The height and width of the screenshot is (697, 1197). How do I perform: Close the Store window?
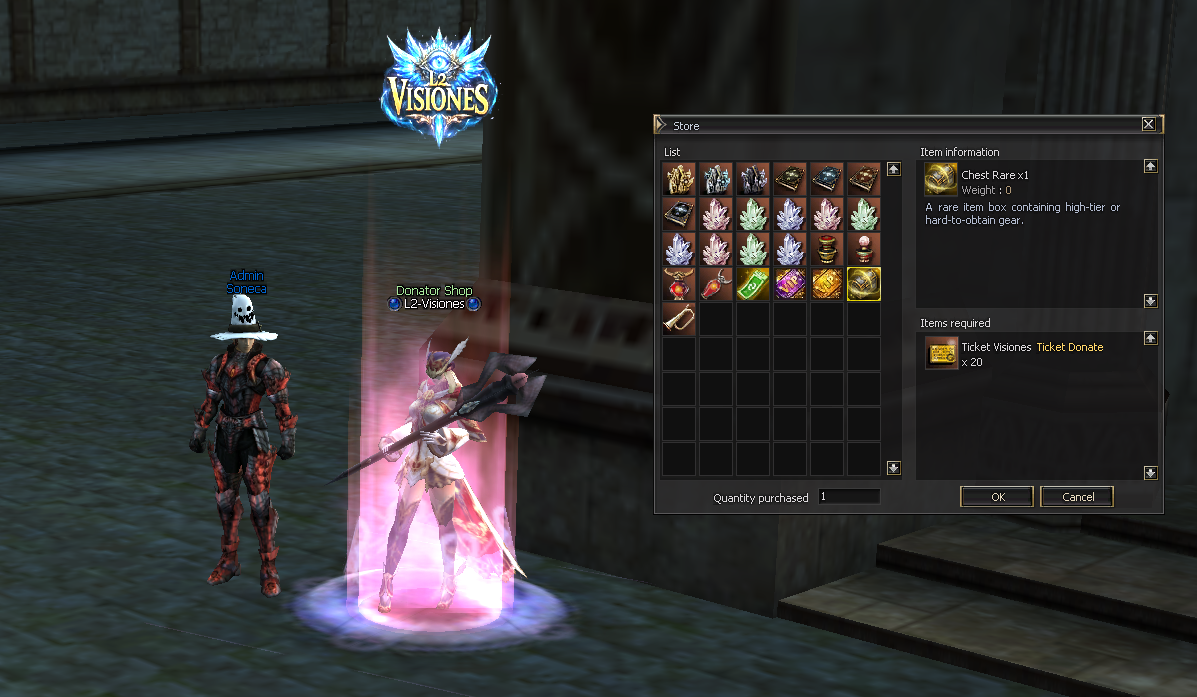(1148, 125)
